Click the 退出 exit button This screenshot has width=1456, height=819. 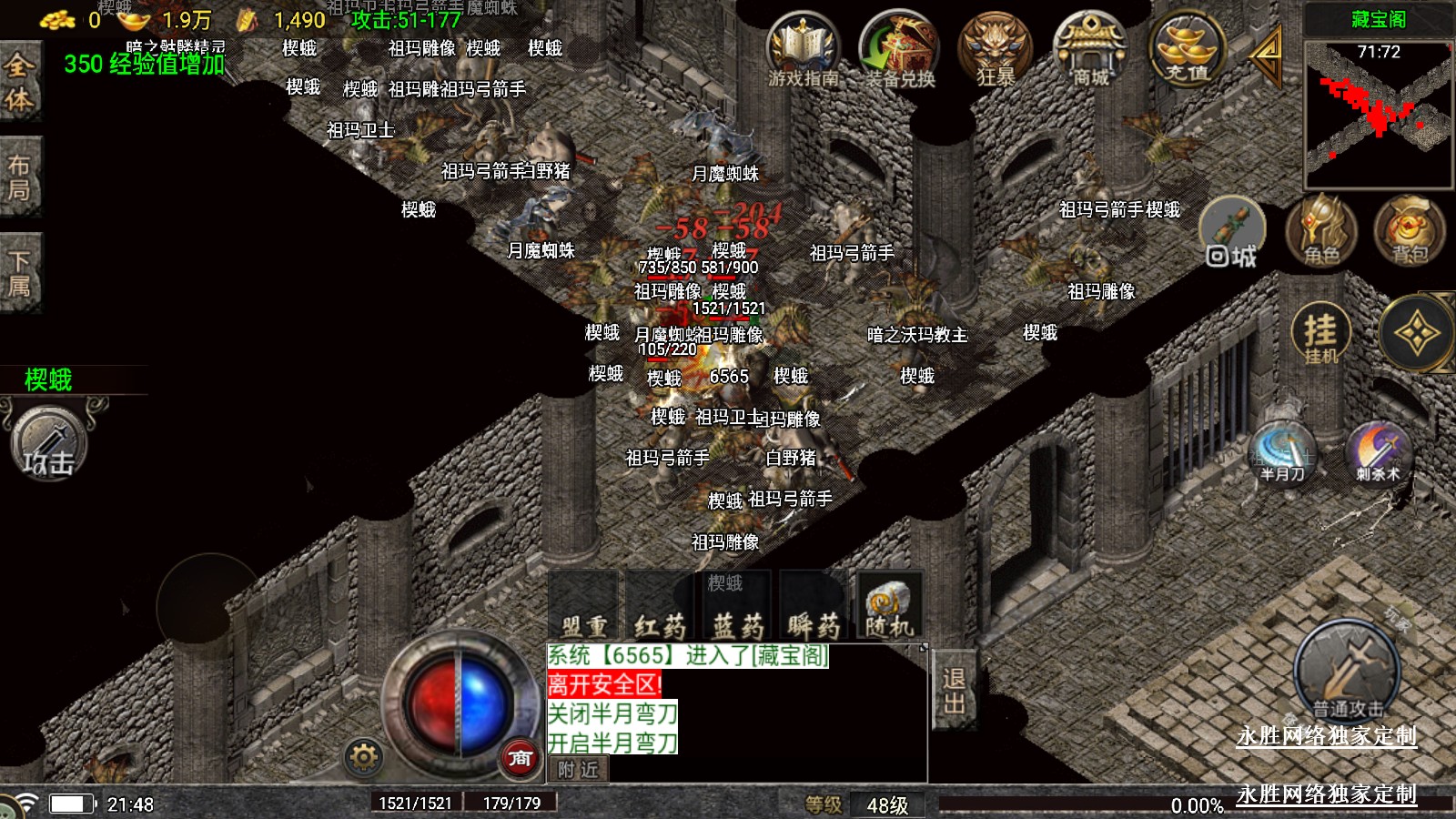tap(954, 691)
